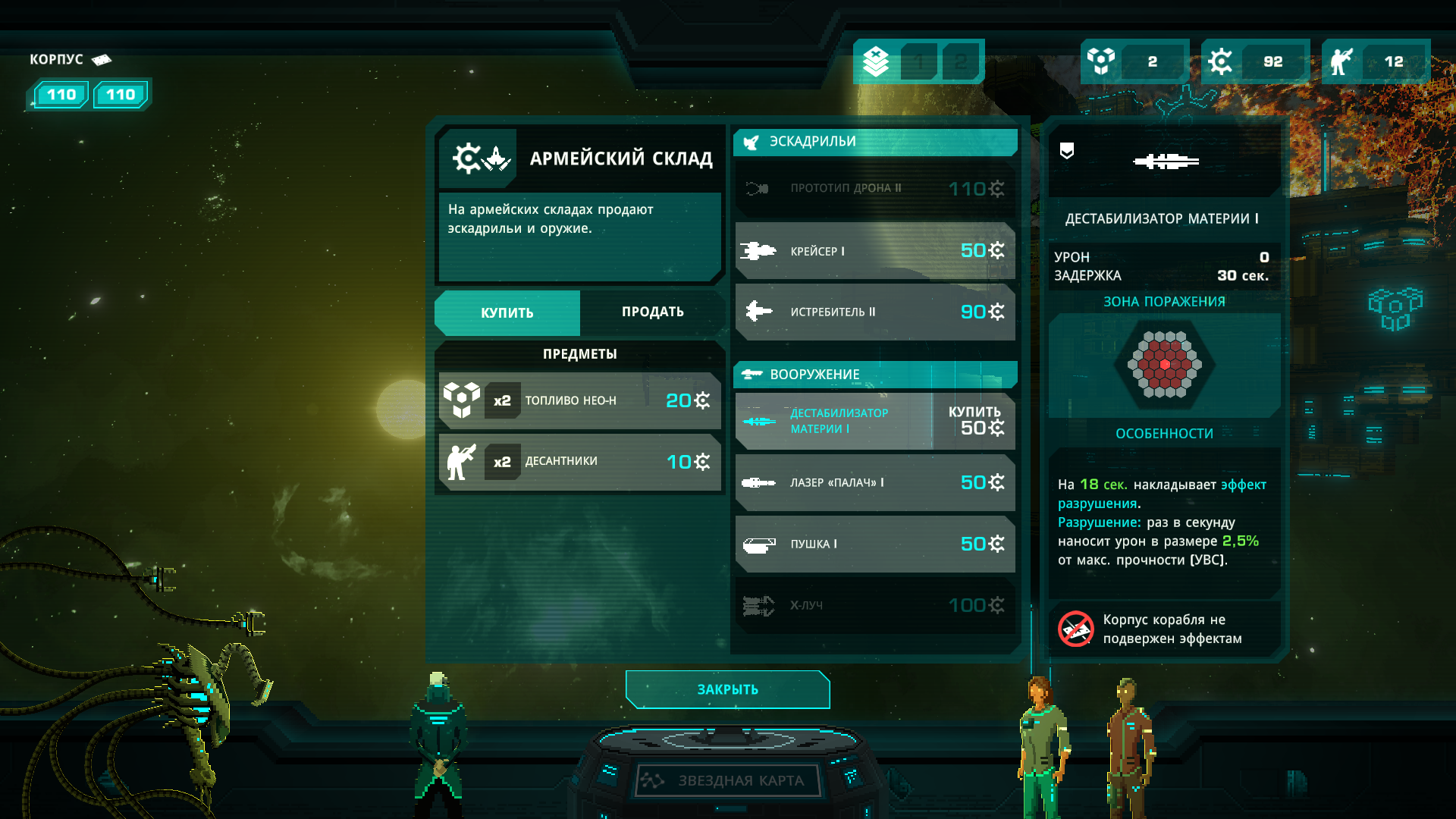Switch to the ПРОДАТЬ tab
1456x819 pixels.
652,312
